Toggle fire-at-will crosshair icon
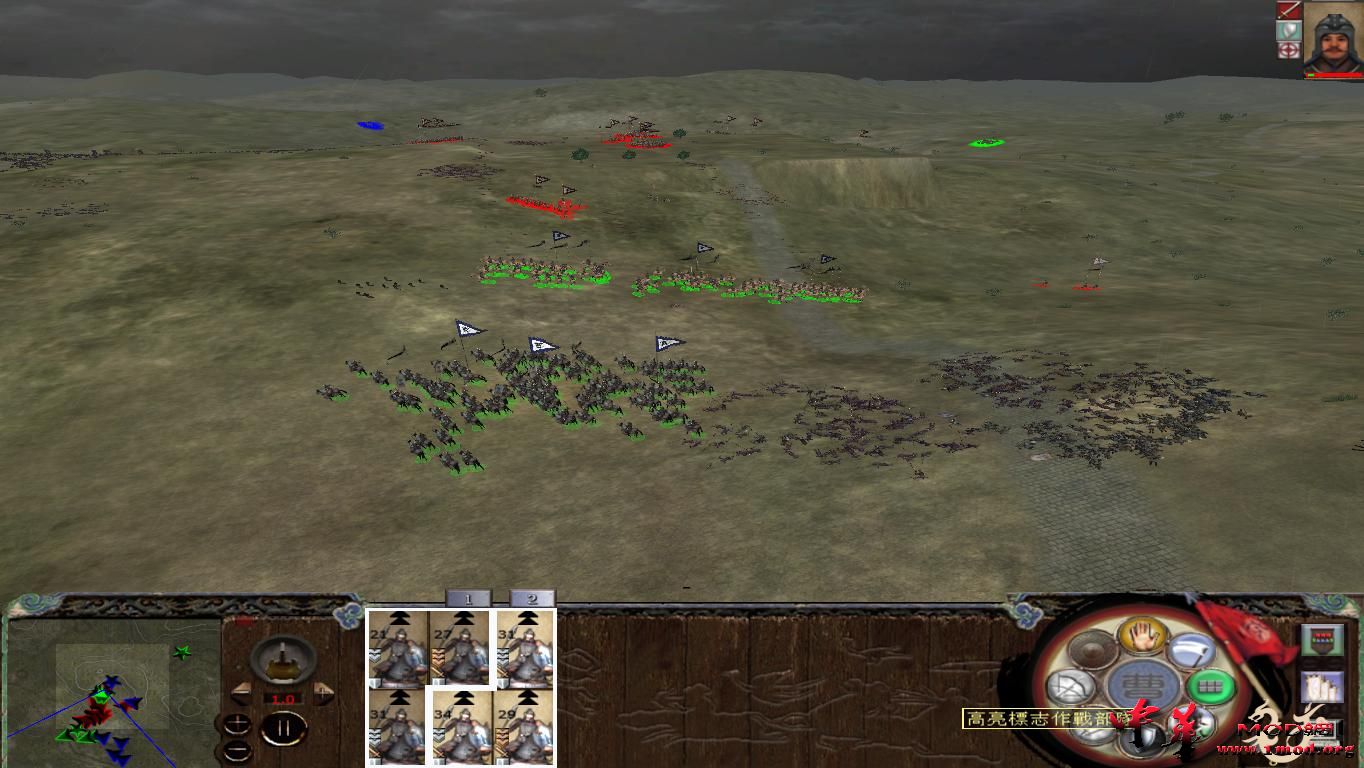Screen dimensions: 1364x768 [x=1289, y=51]
